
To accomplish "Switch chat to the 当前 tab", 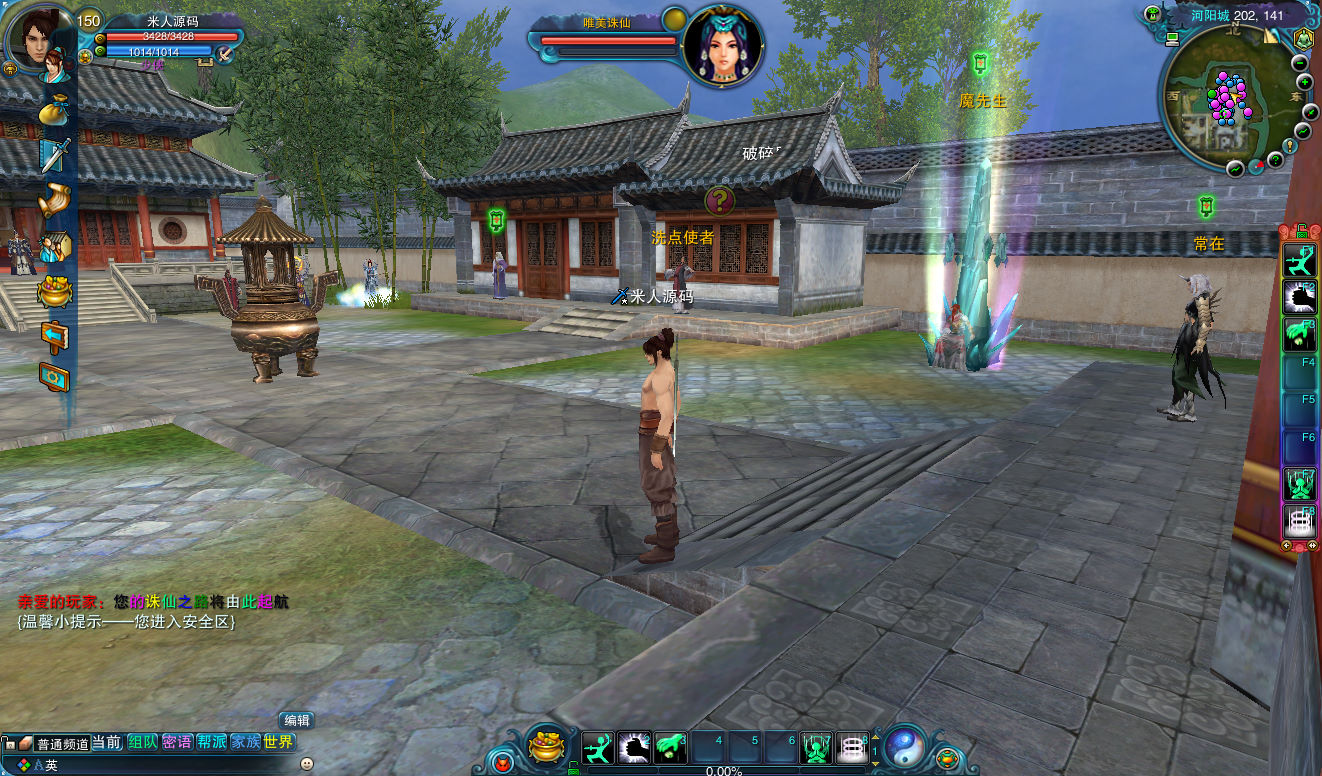I will (107, 743).
